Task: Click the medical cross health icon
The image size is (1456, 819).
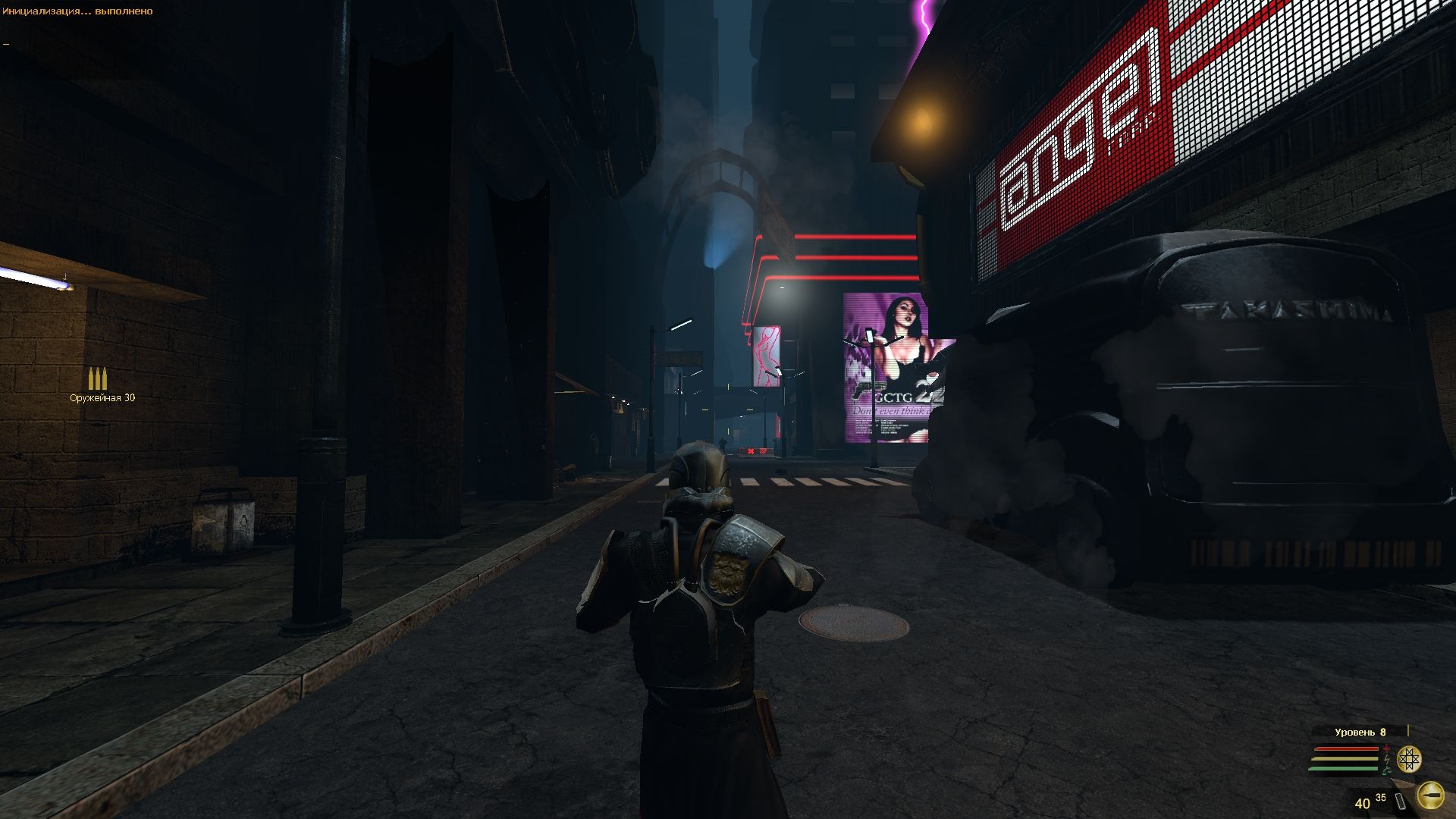Action: [1387, 748]
